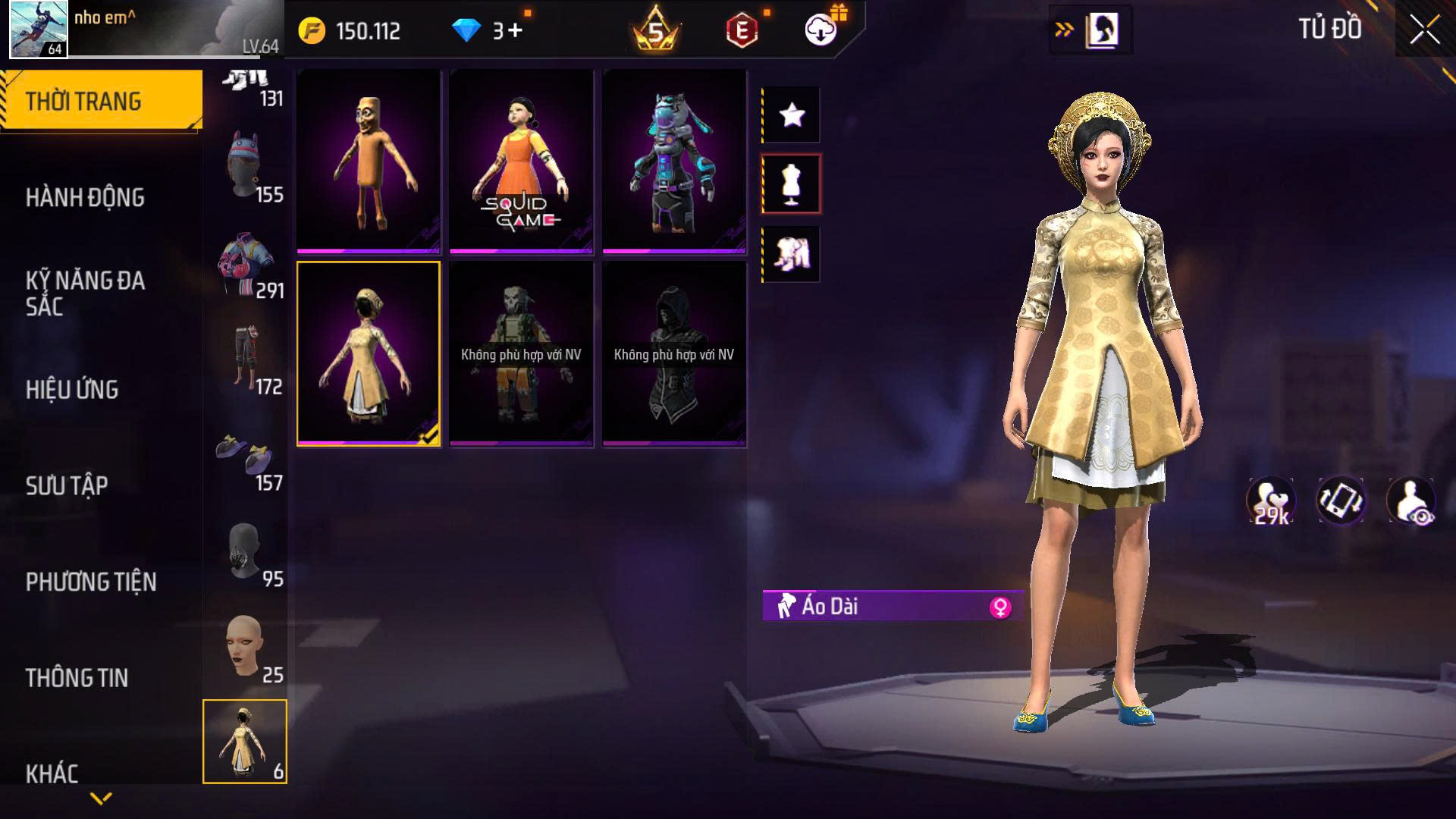Choose the orange wooden puppet costume

click(369, 161)
